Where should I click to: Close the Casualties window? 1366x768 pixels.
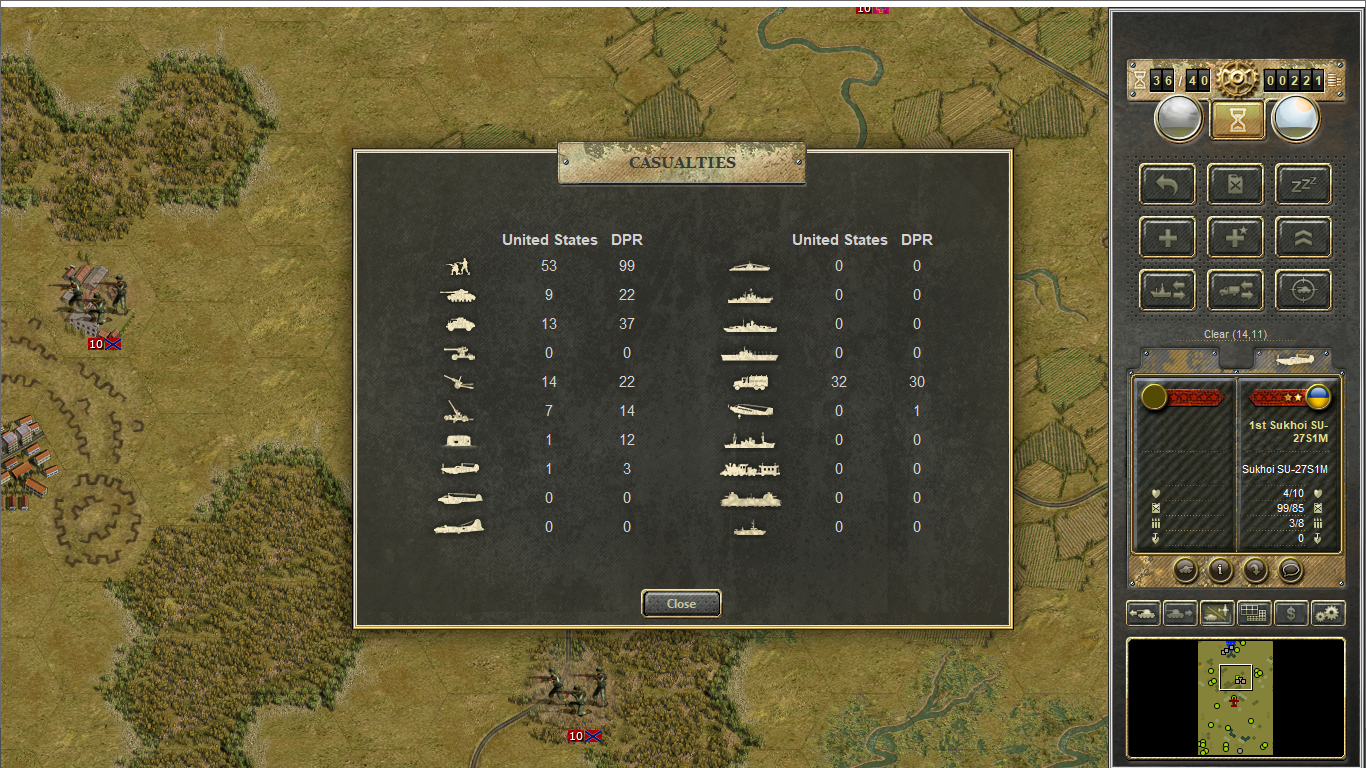point(681,604)
